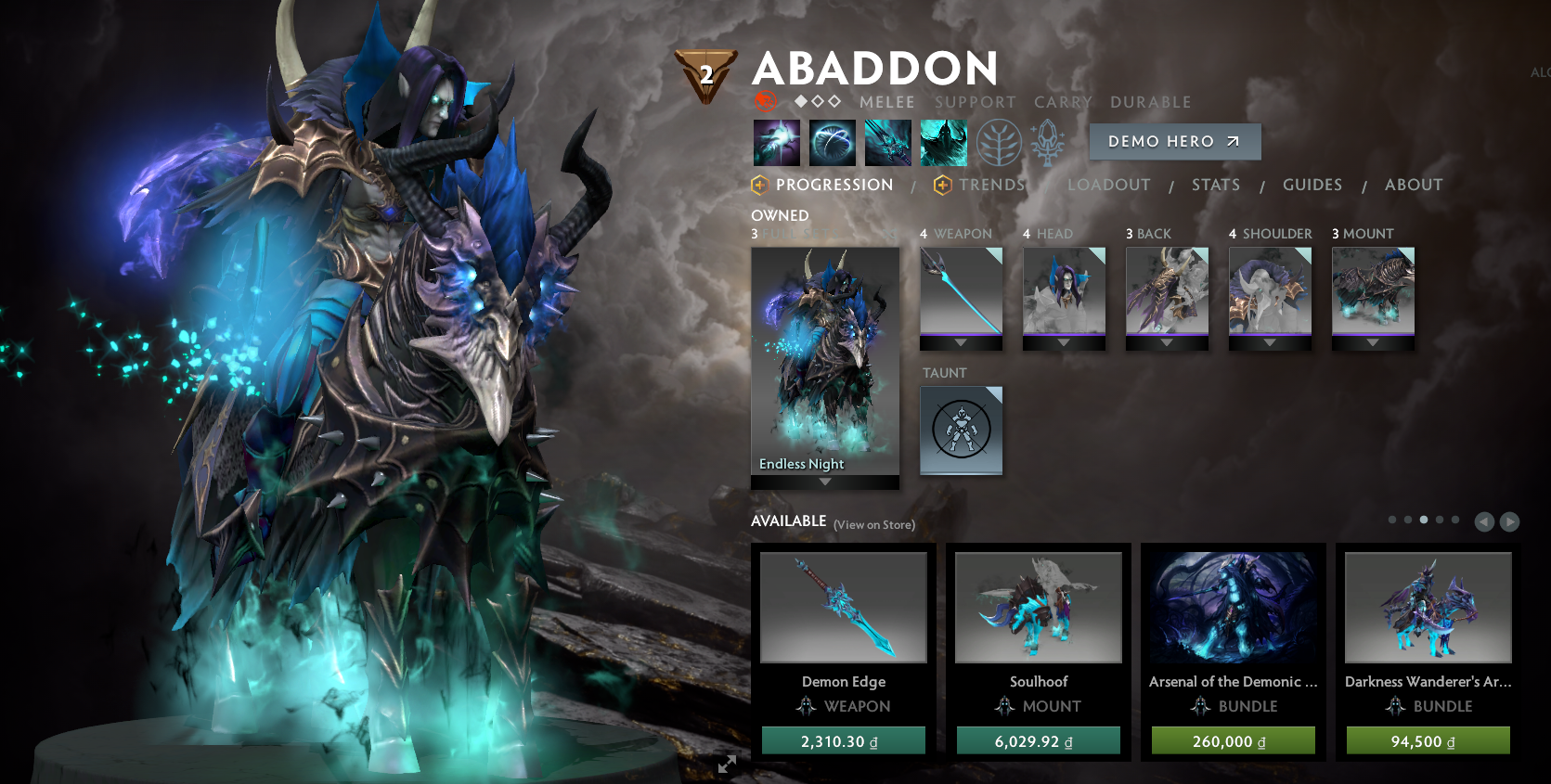Screen dimensions: 1551x784
Task: Jump to the first carousel page dot
Action: click(1392, 521)
